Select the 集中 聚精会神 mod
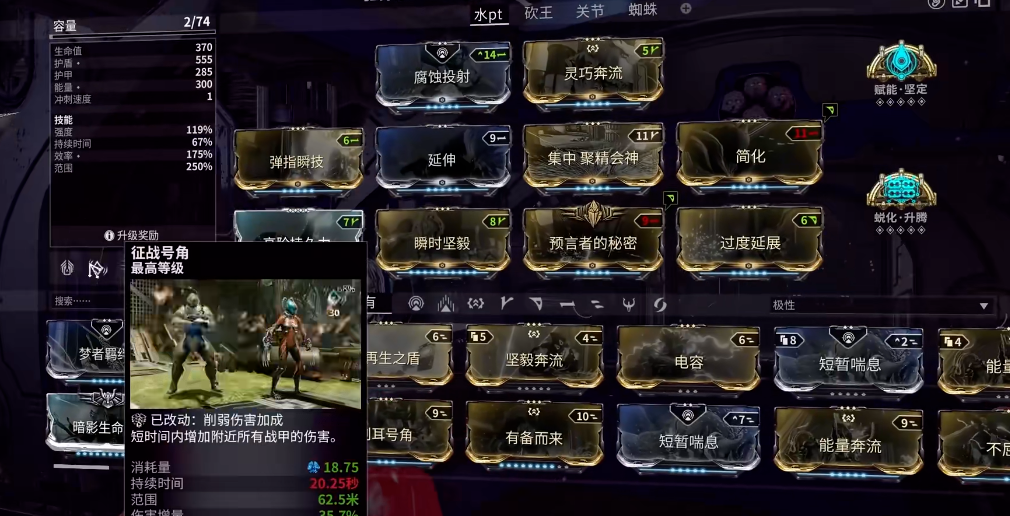Viewport: 1010px width, 516px height. 593,155
